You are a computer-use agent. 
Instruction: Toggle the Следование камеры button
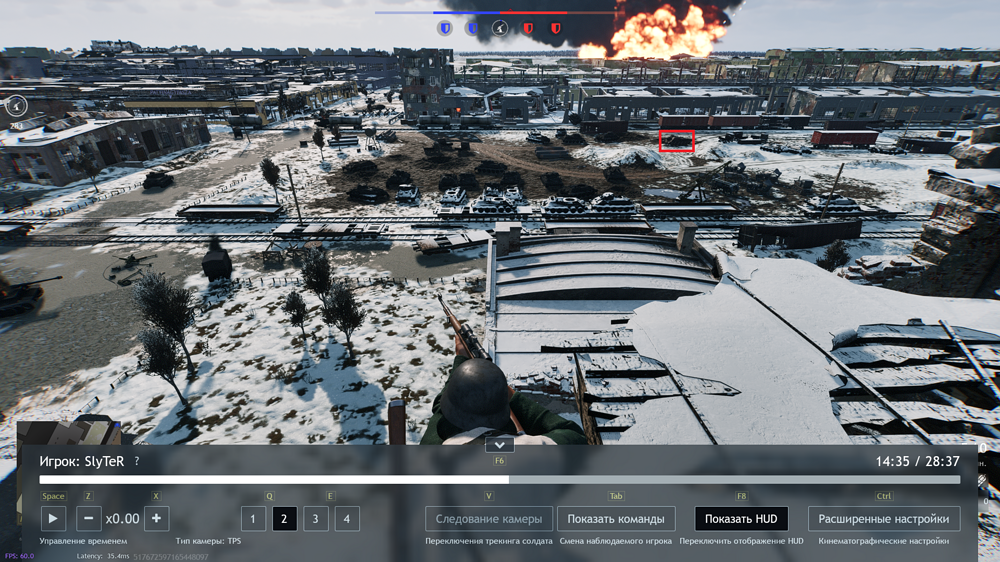pyautogui.click(x=489, y=518)
